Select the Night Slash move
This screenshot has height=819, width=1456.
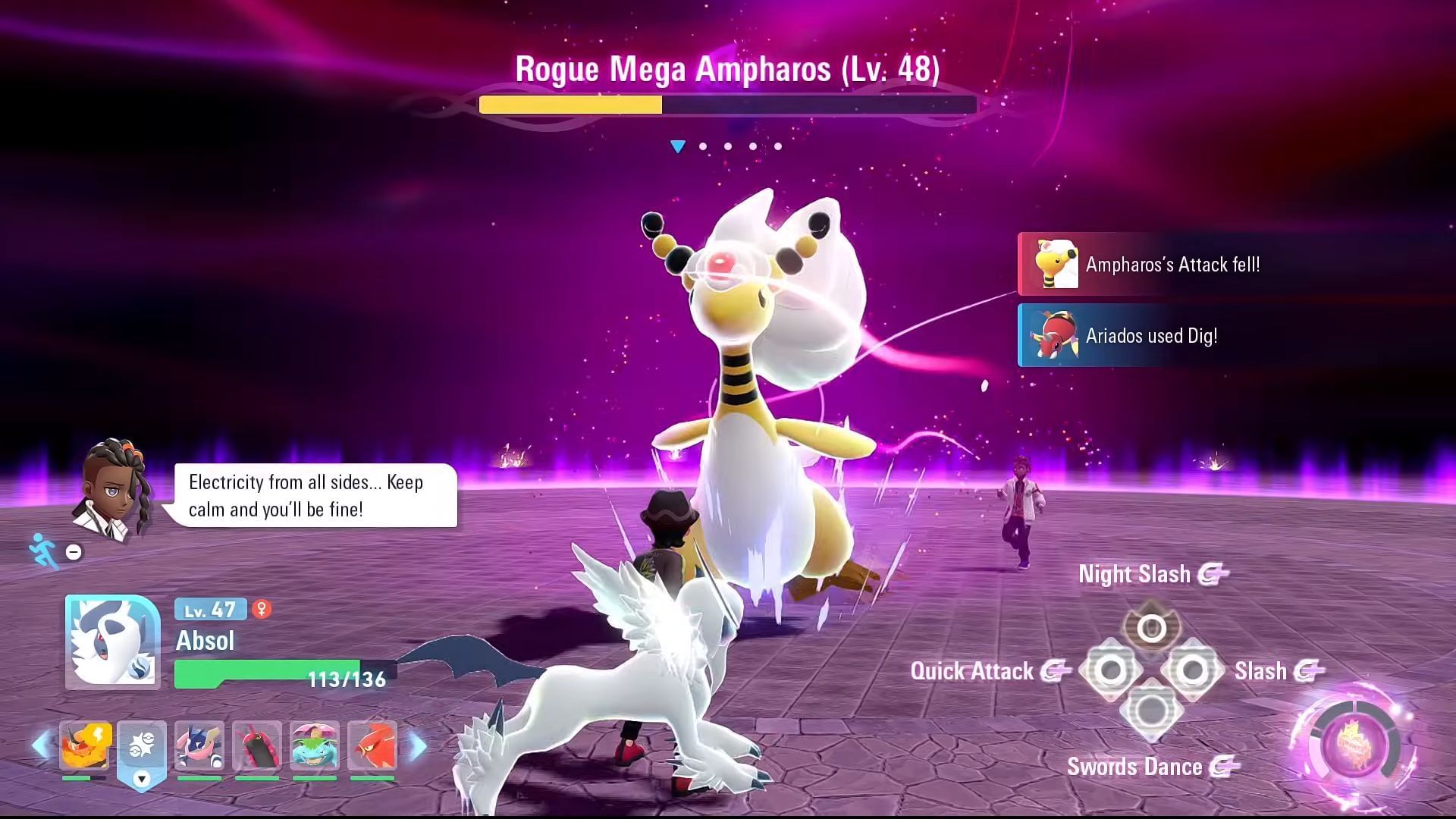[x=1151, y=628]
